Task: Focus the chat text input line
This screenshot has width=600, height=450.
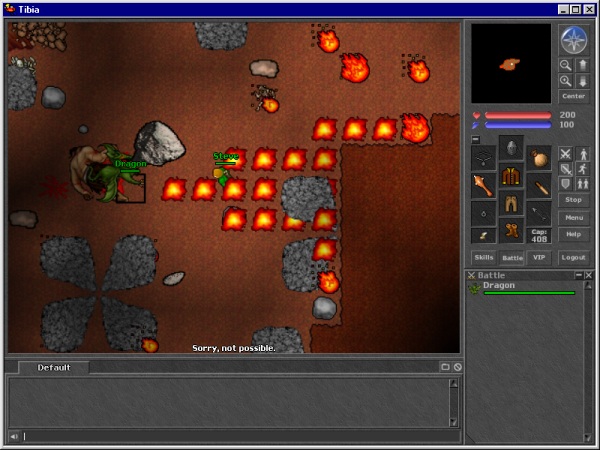Action: point(230,436)
